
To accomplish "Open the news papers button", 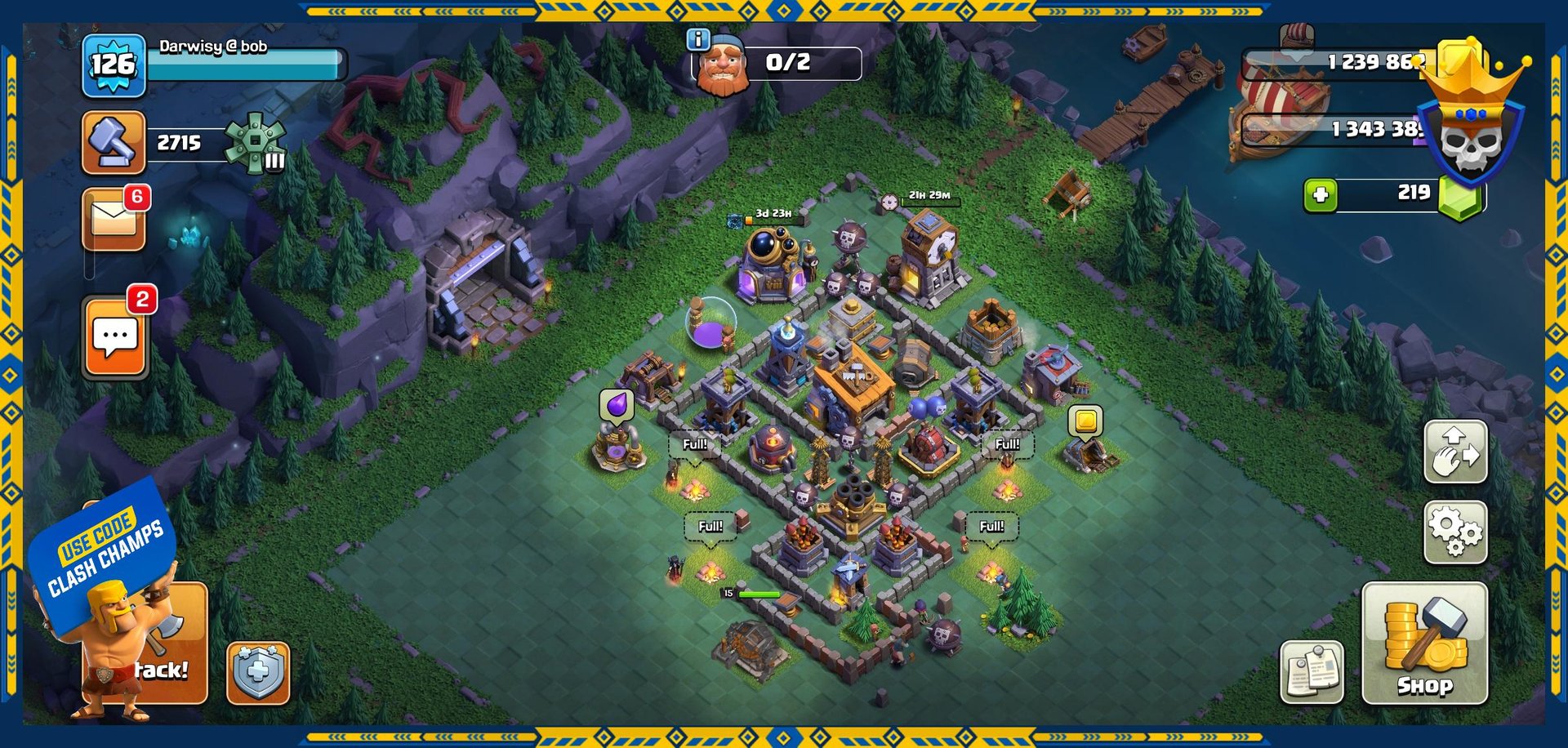I will [1312, 672].
